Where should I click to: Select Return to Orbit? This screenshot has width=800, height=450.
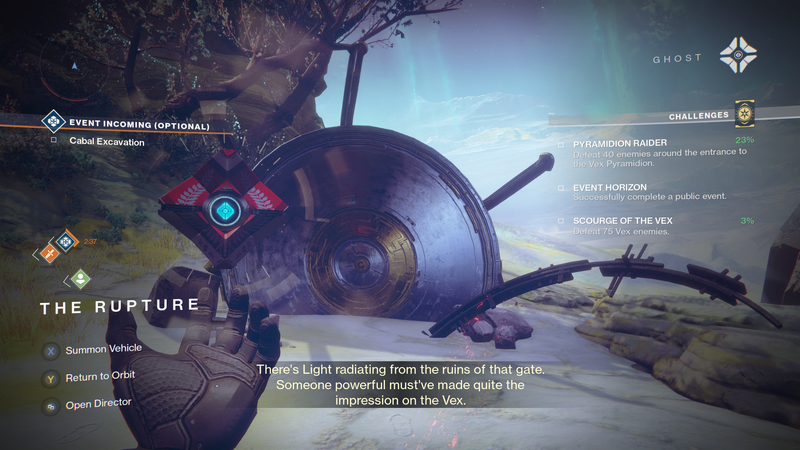tap(99, 376)
